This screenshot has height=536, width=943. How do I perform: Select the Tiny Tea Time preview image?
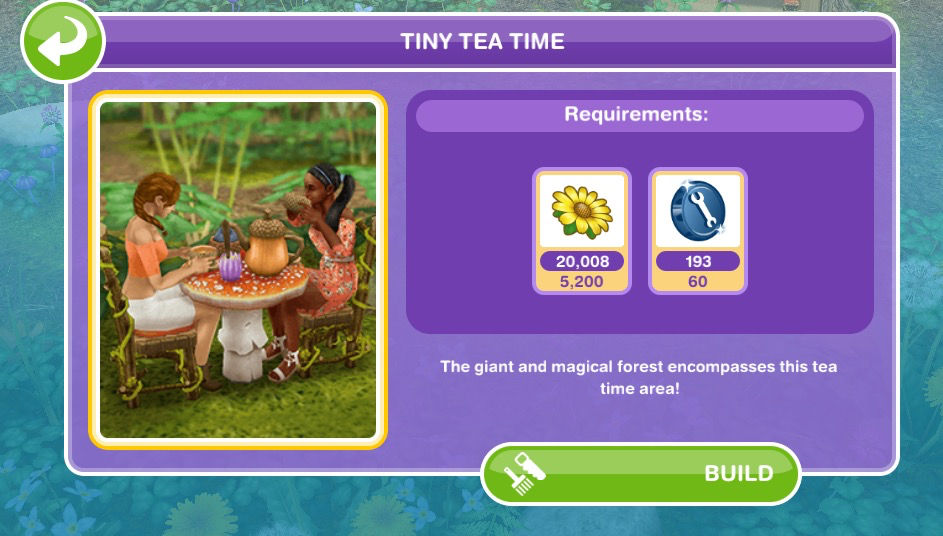coord(238,270)
